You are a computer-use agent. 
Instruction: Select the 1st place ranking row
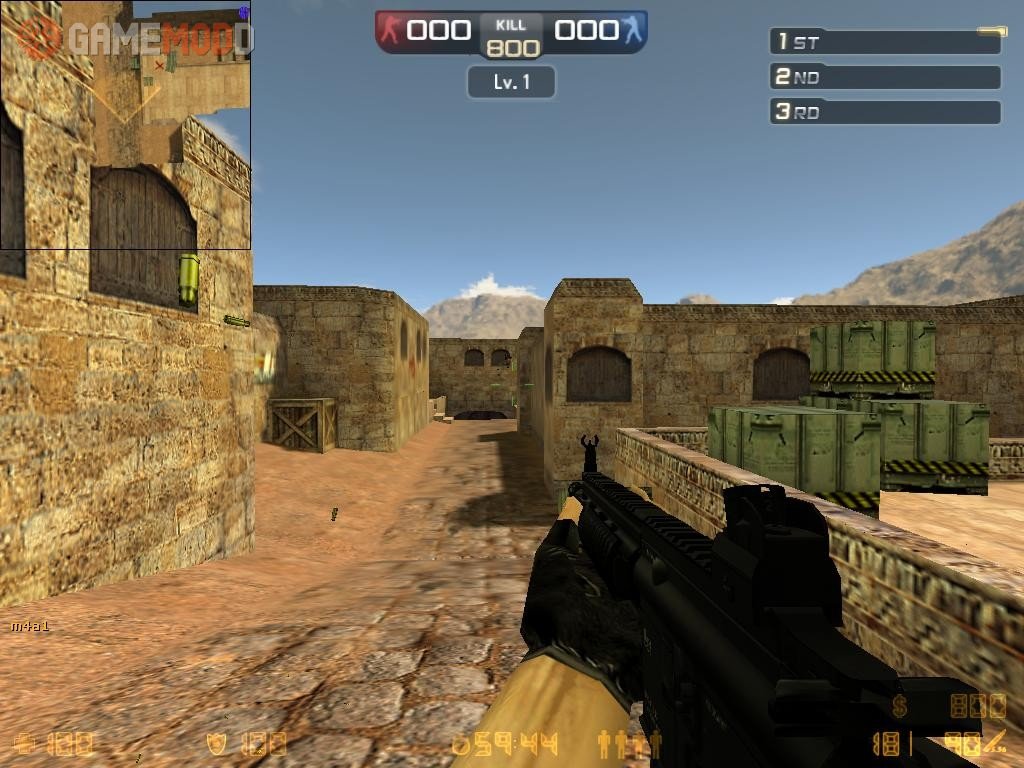point(885,42)
